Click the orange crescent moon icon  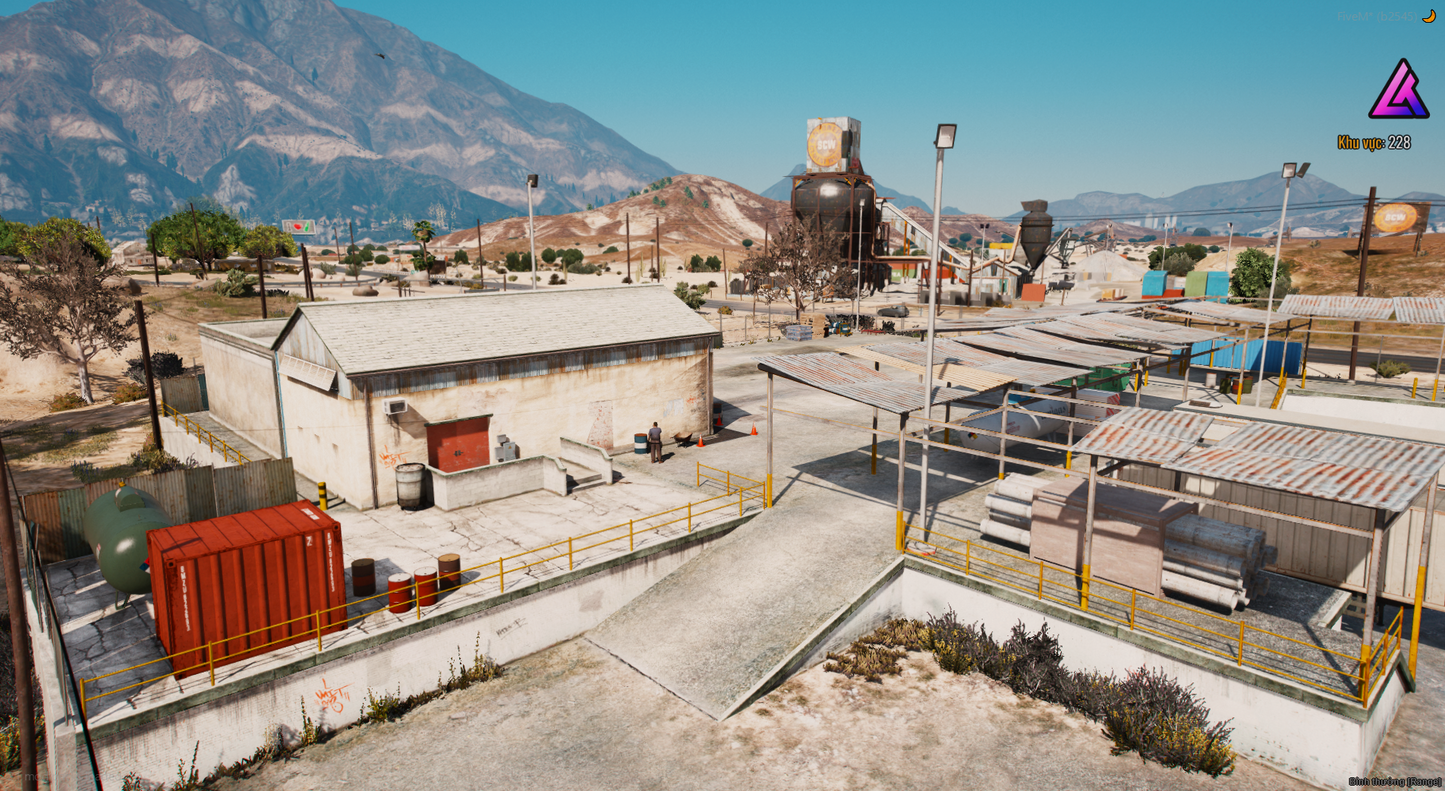point(1428,16)
